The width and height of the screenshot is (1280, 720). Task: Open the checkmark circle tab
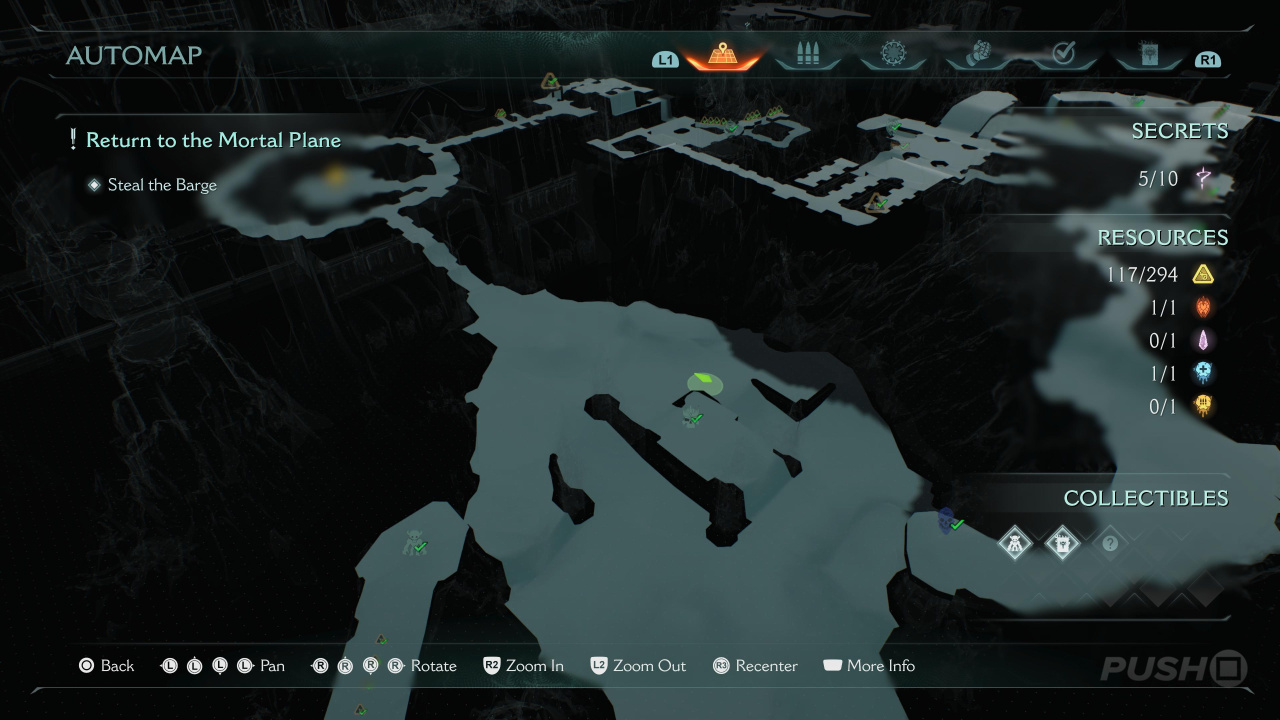click(1063, 55)
